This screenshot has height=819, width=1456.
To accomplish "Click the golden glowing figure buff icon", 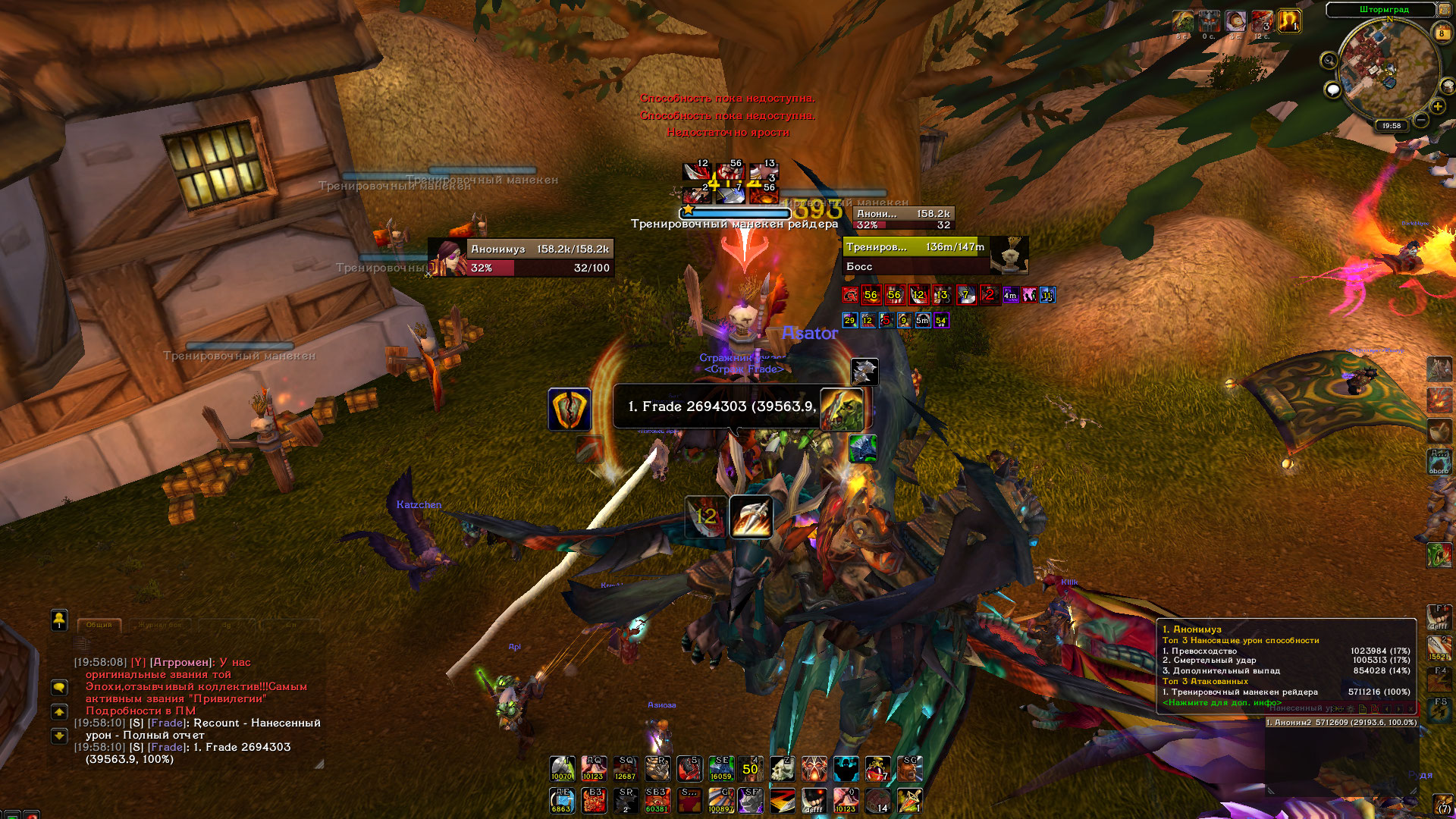I will pos(1289,20).
